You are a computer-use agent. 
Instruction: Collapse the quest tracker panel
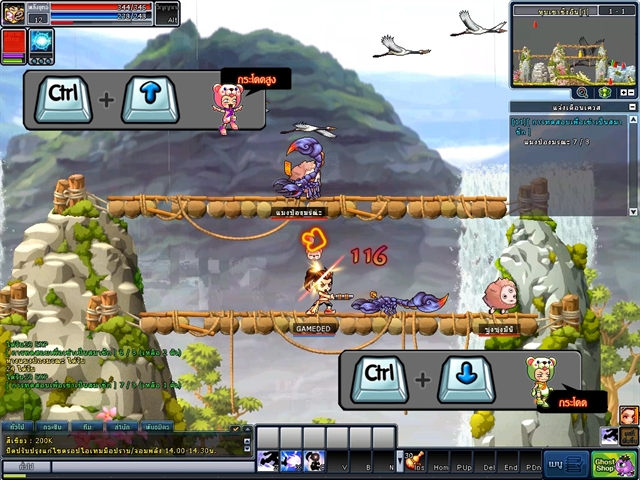630,106
